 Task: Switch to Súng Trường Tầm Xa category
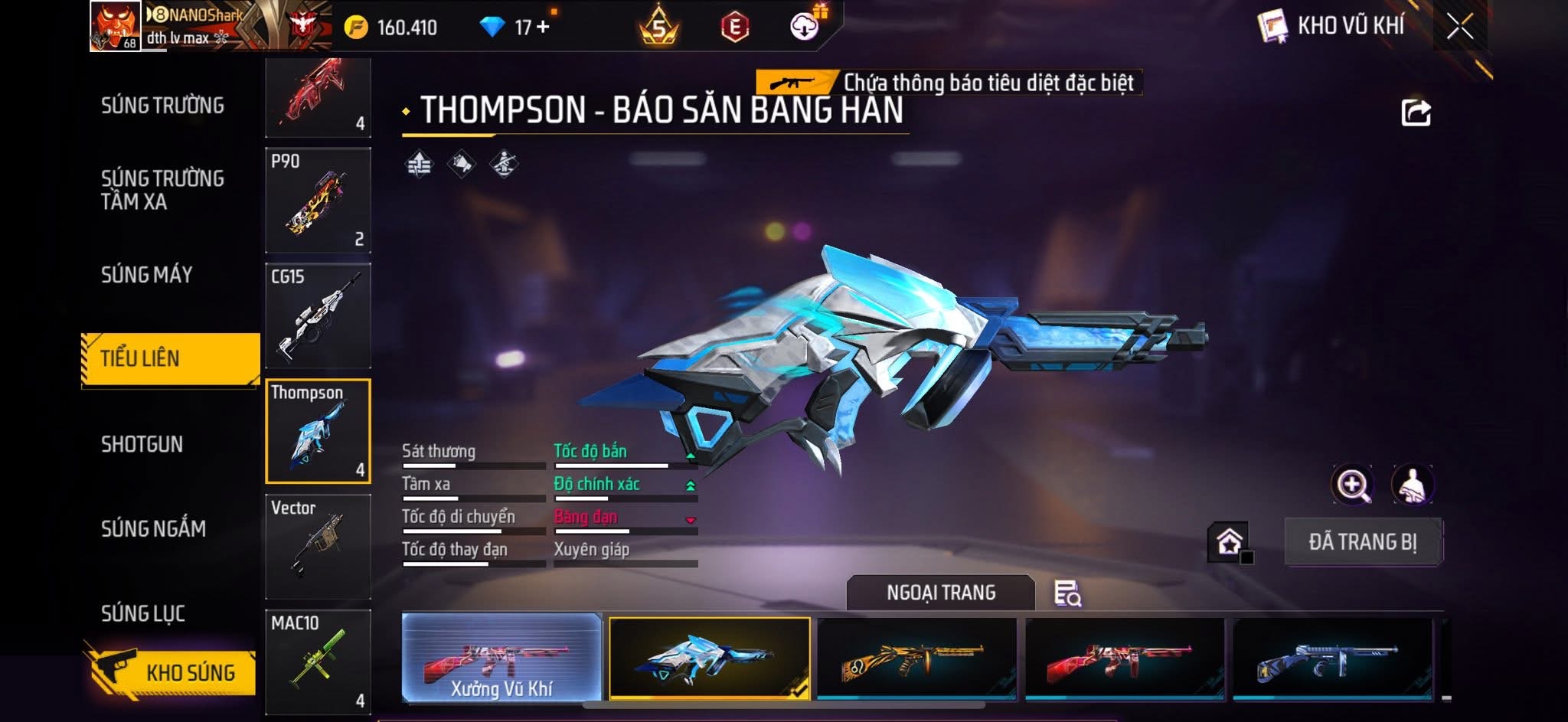click(162, 190)
